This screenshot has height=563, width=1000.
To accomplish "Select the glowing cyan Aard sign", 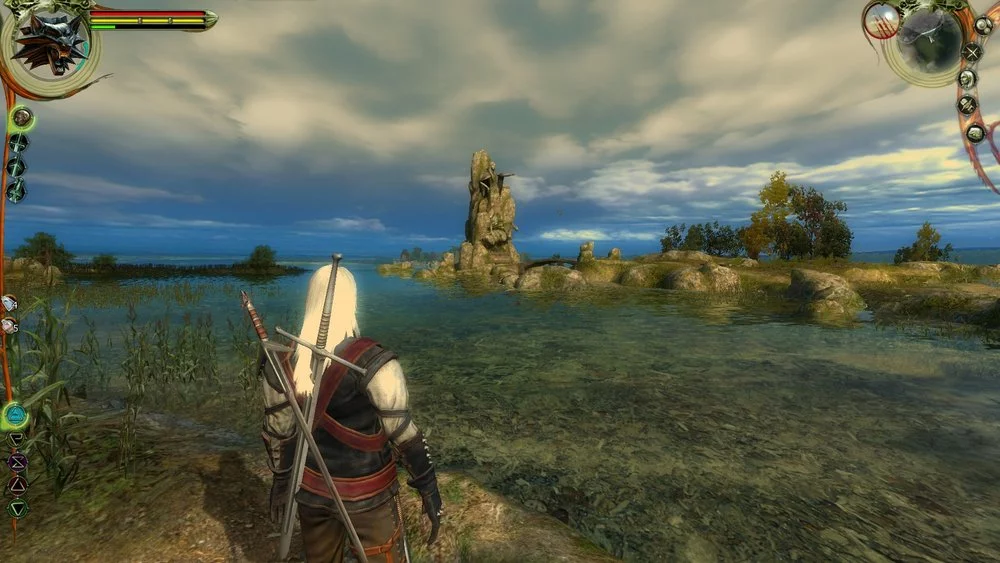I will pos(15,415).
